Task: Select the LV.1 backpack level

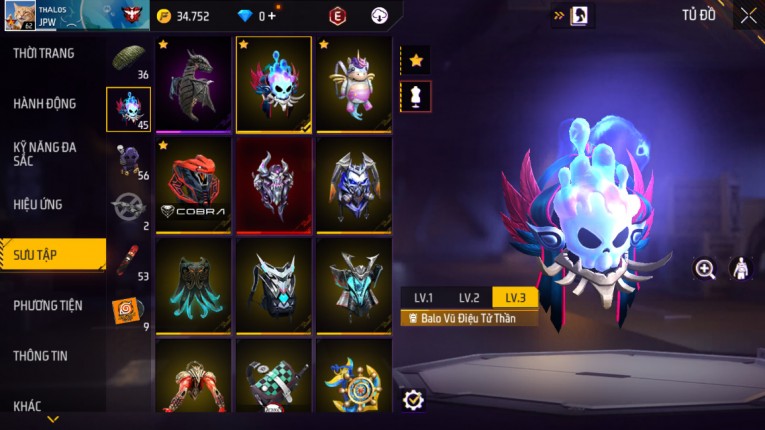Action: tap(423, 298)
